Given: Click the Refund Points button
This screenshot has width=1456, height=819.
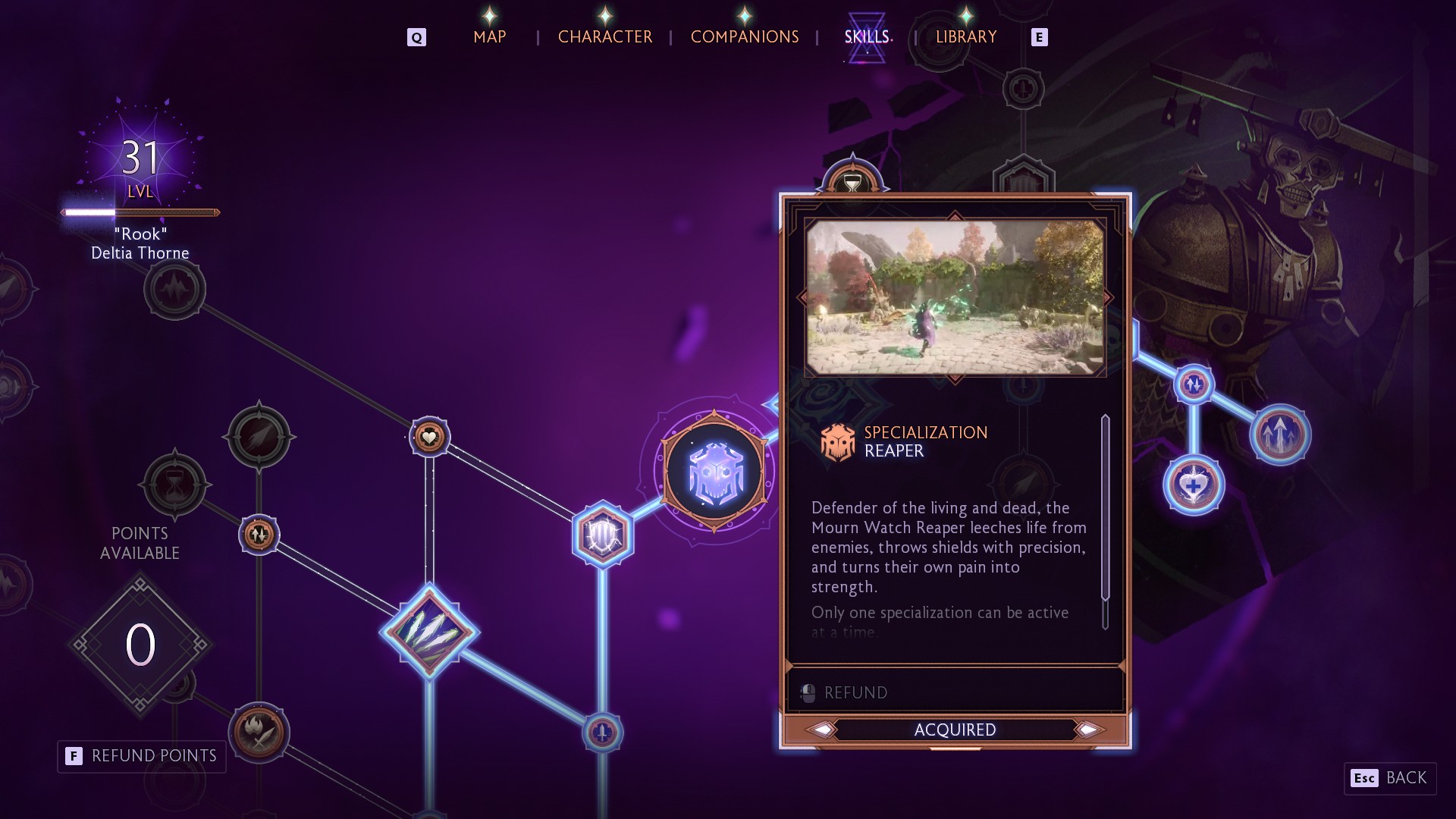Looking at the screenshot, I should click(x=142, y=756).
